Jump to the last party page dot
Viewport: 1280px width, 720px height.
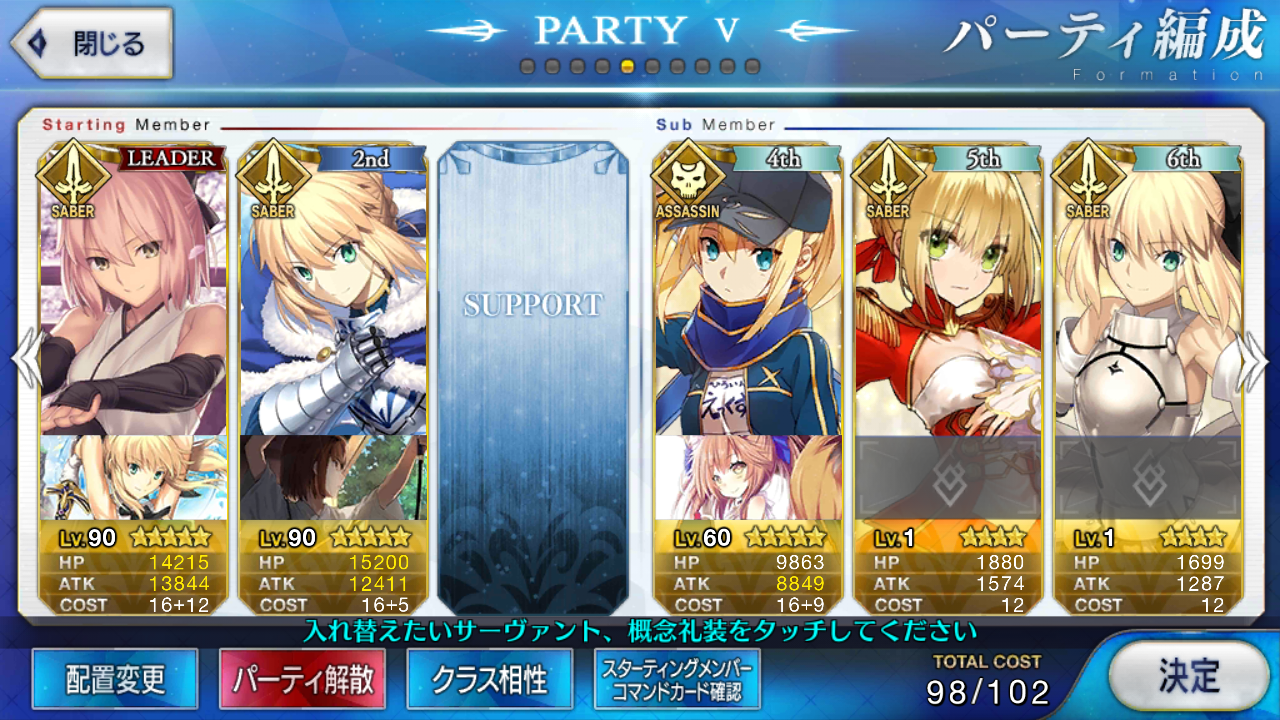tap(753, 67)
